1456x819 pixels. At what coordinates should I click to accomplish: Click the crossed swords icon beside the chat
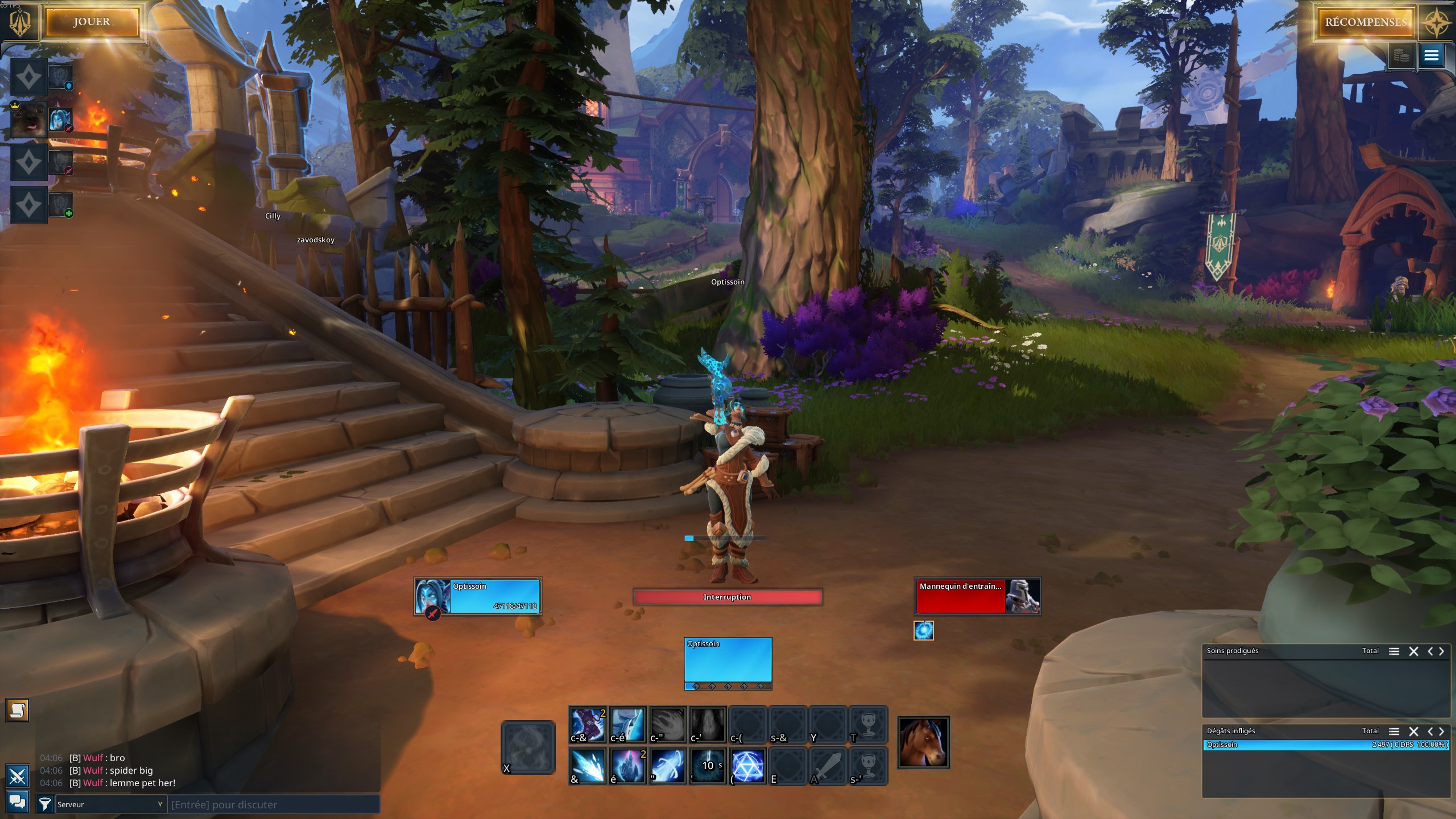18,776
